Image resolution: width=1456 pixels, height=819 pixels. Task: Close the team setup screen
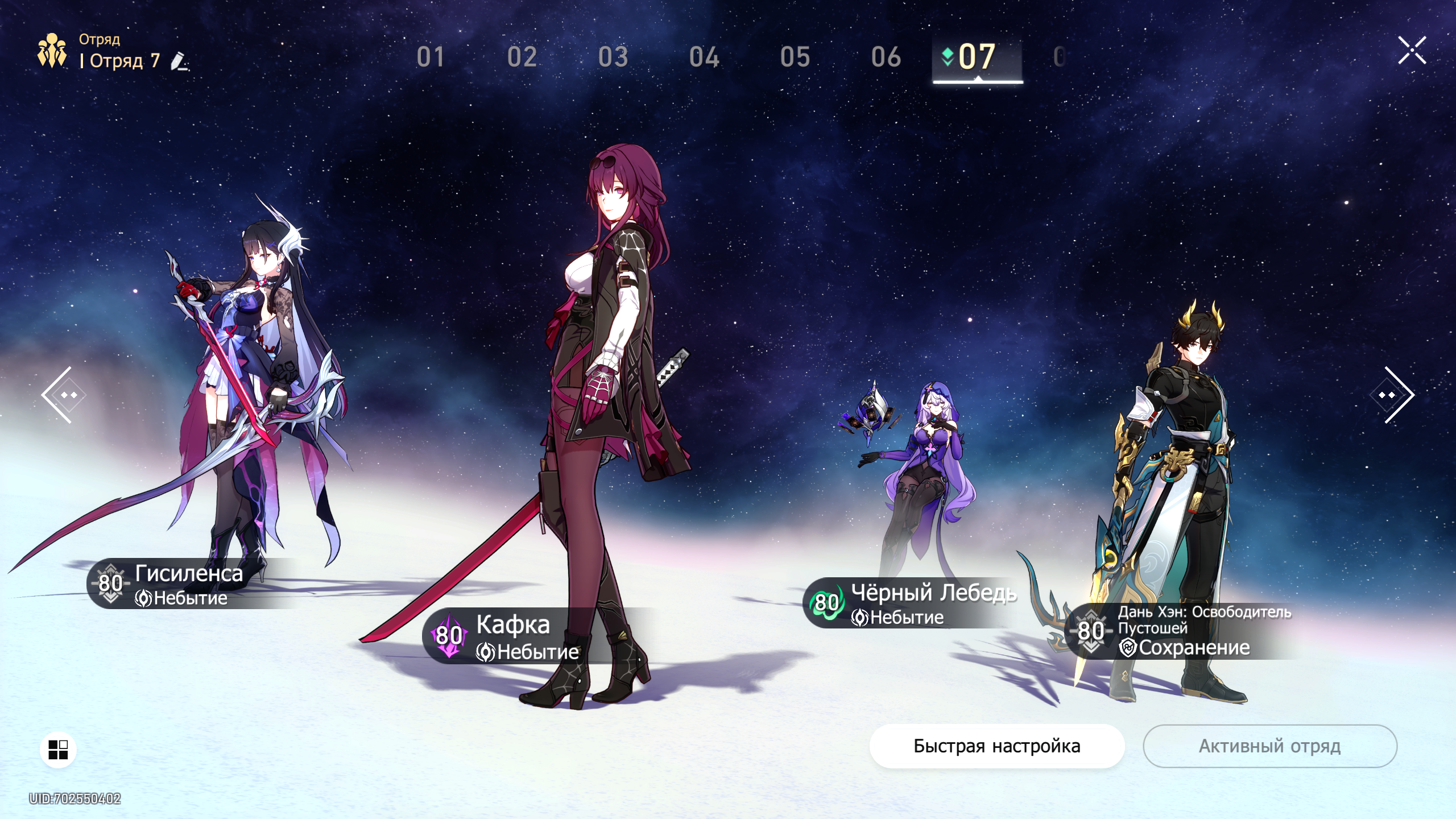[1412, 51]
